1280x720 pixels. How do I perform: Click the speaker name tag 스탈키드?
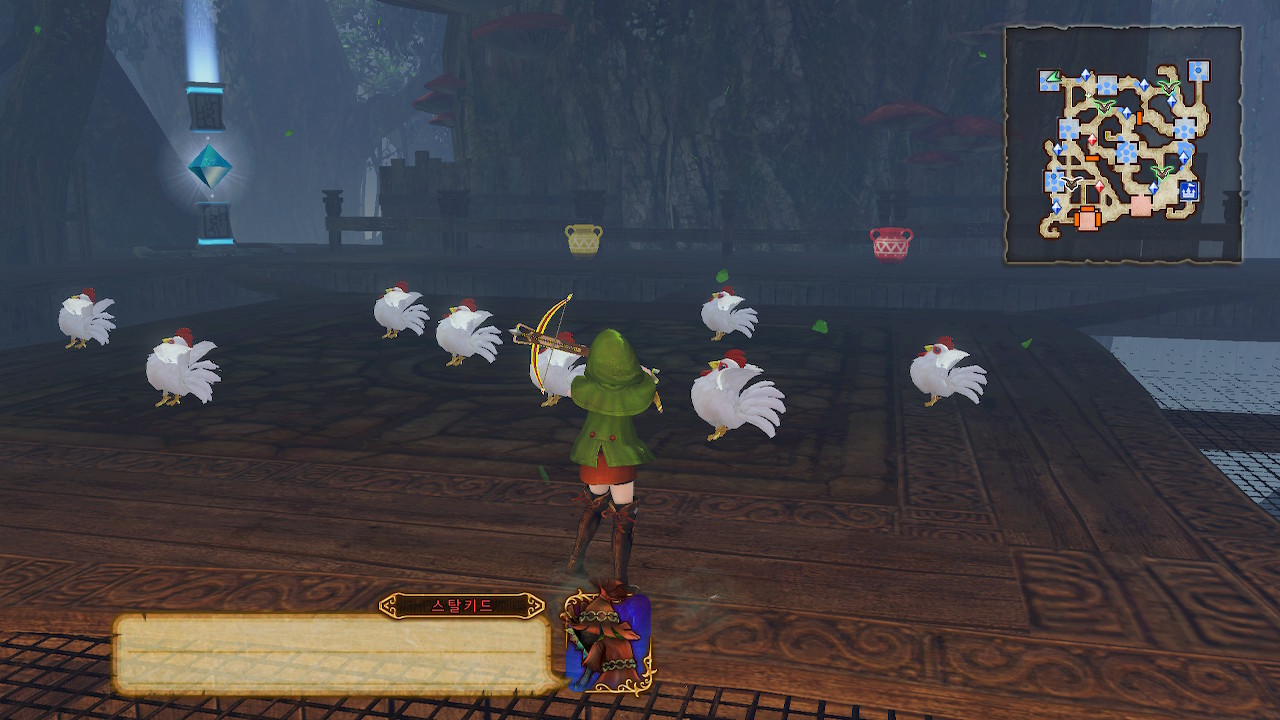[461, 605]
